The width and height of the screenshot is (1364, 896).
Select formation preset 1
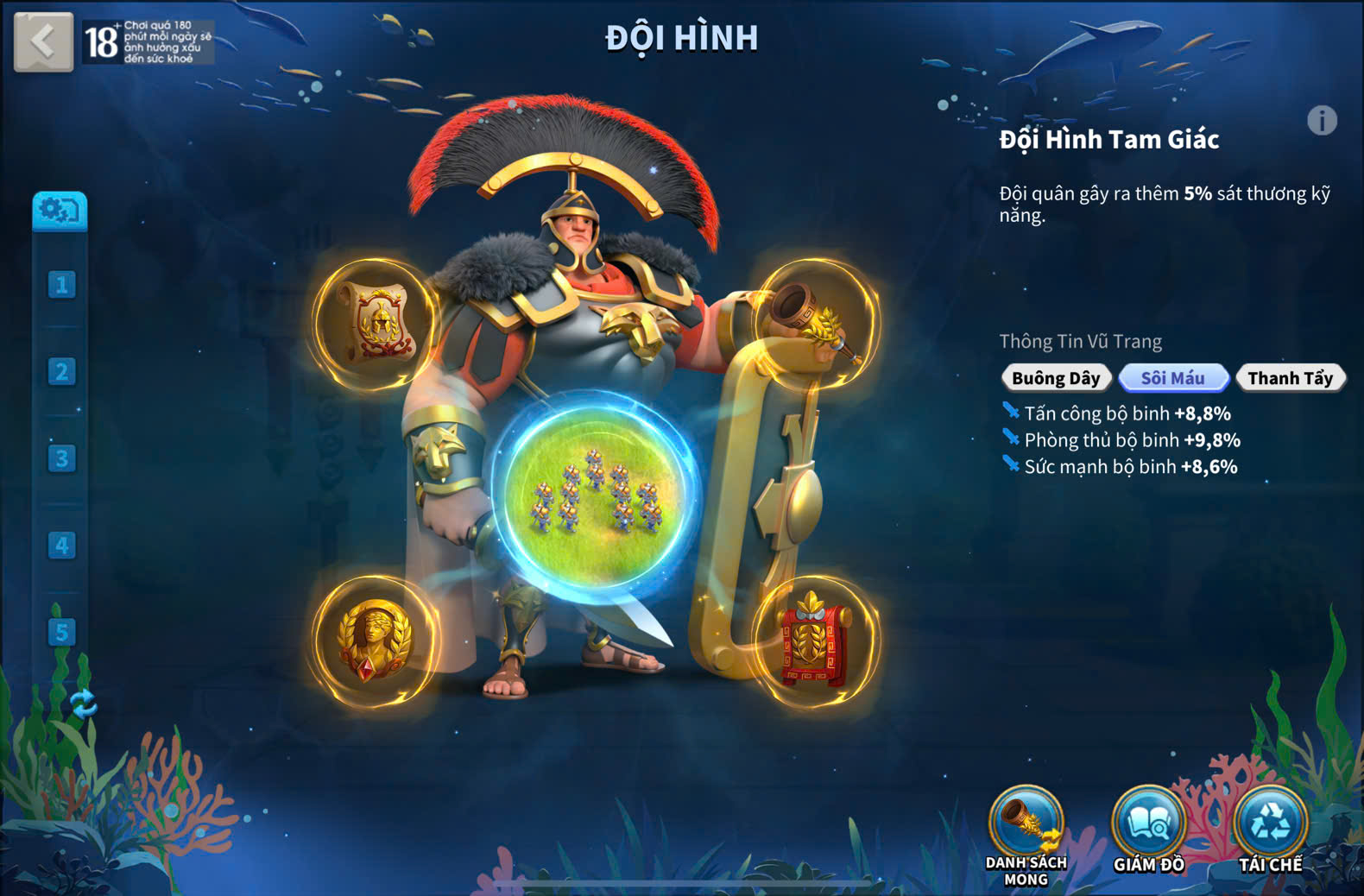pos(61,285)
